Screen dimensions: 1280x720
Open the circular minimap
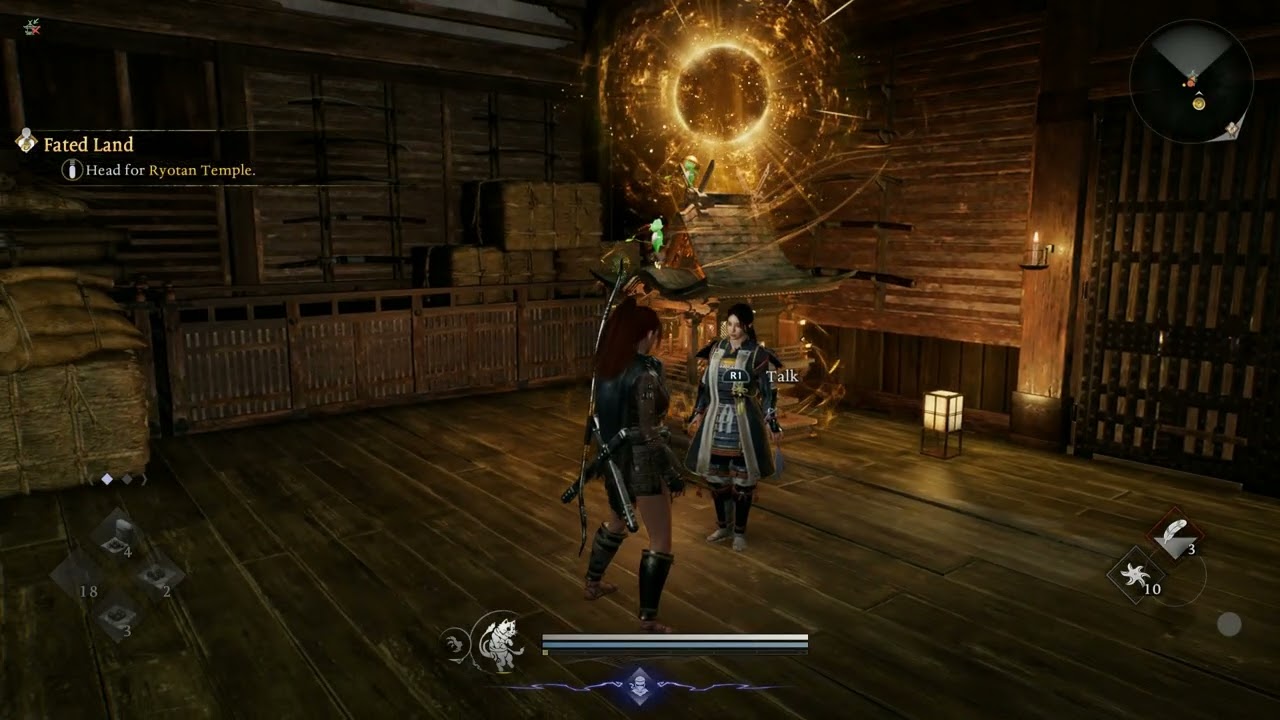[x=1190, y=82]
